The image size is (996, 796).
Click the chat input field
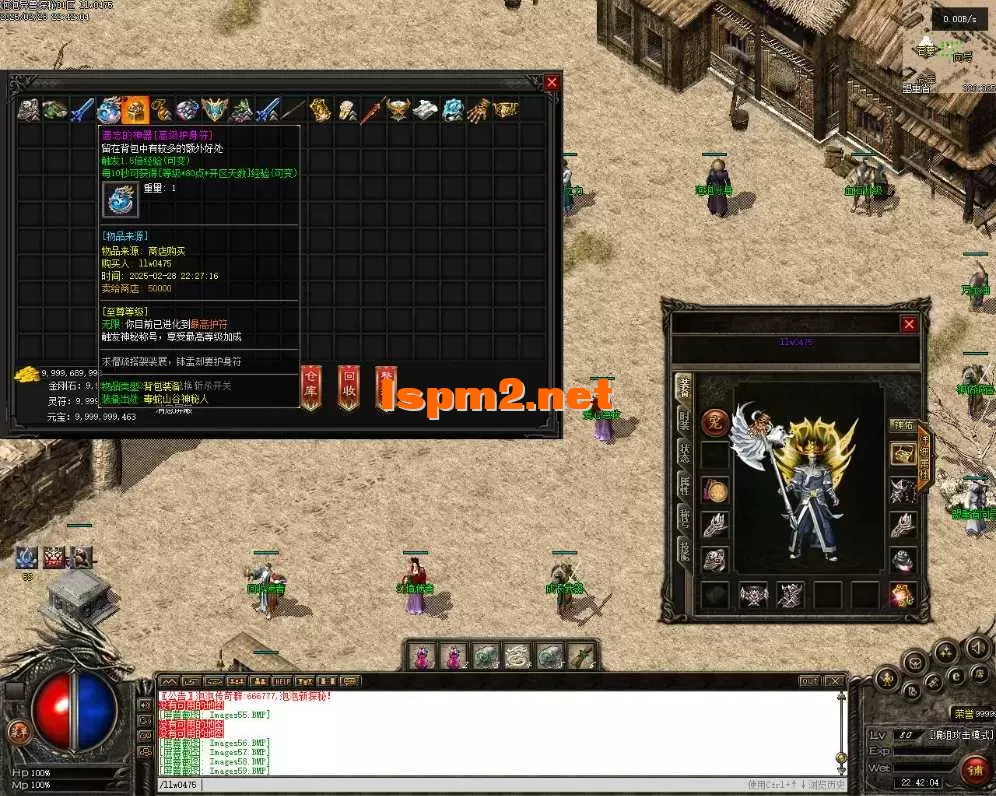450,785
